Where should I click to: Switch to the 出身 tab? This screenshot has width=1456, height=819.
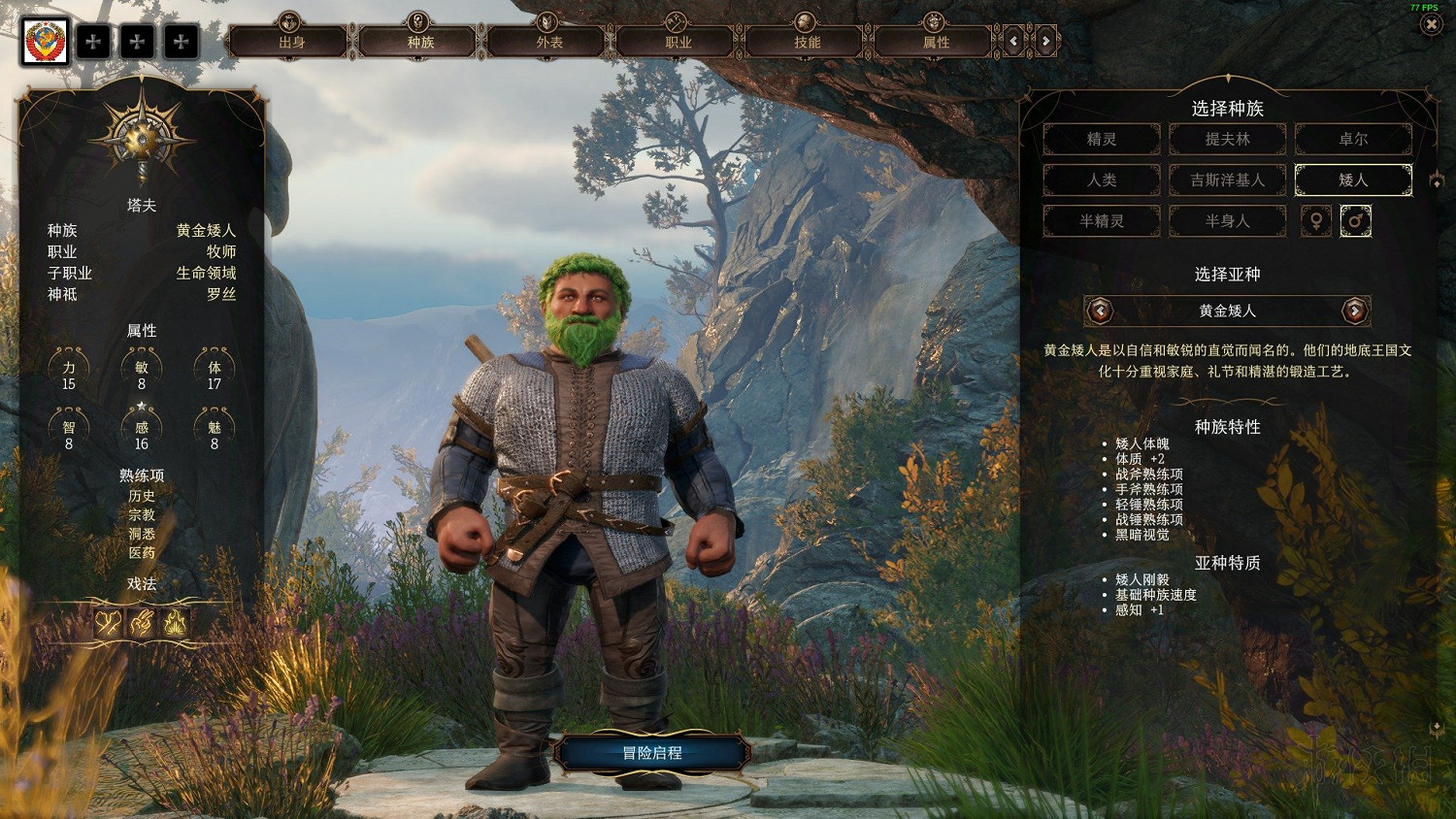pyautogui.click(x=291, y=42)
